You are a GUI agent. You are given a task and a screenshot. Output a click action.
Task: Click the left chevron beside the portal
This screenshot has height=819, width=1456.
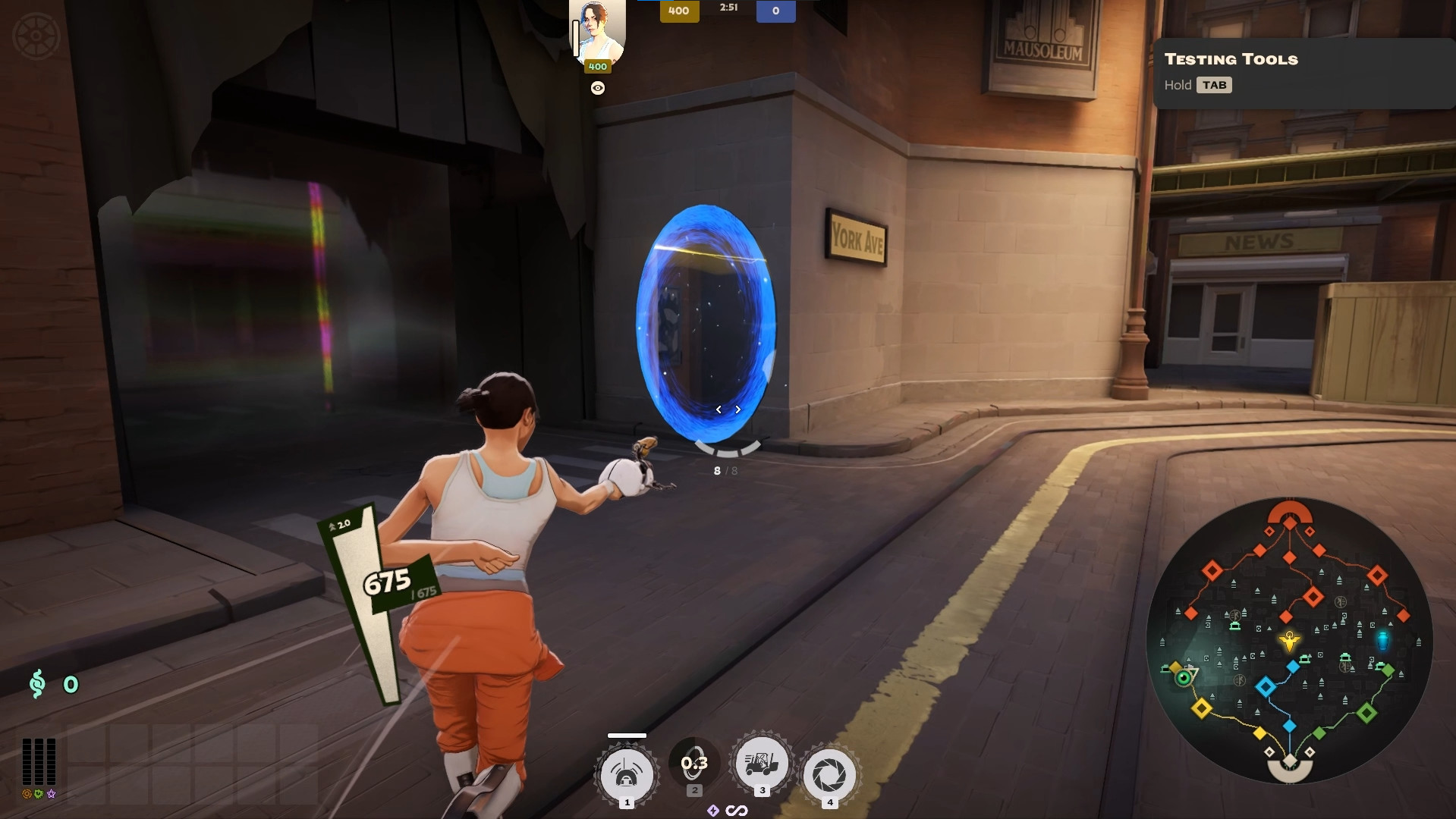coord(718,409)
